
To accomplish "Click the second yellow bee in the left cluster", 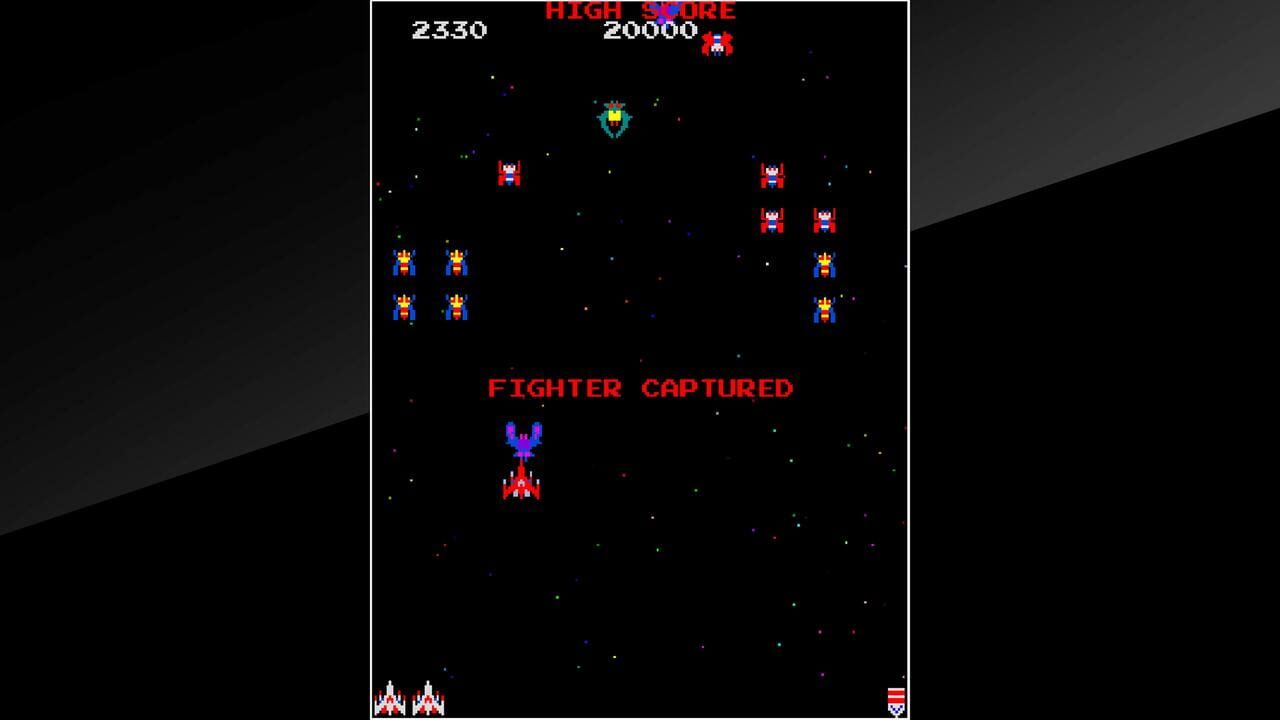I will [457, 262].
